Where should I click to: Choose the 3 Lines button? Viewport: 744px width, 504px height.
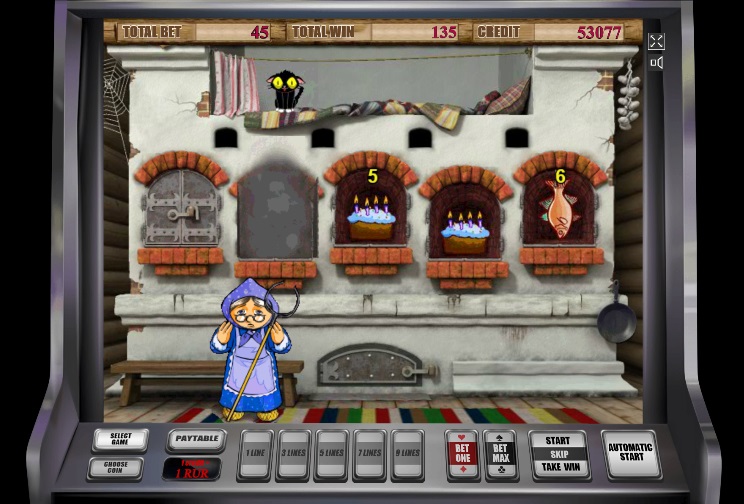pyautogui.click(x=293, y=455)
